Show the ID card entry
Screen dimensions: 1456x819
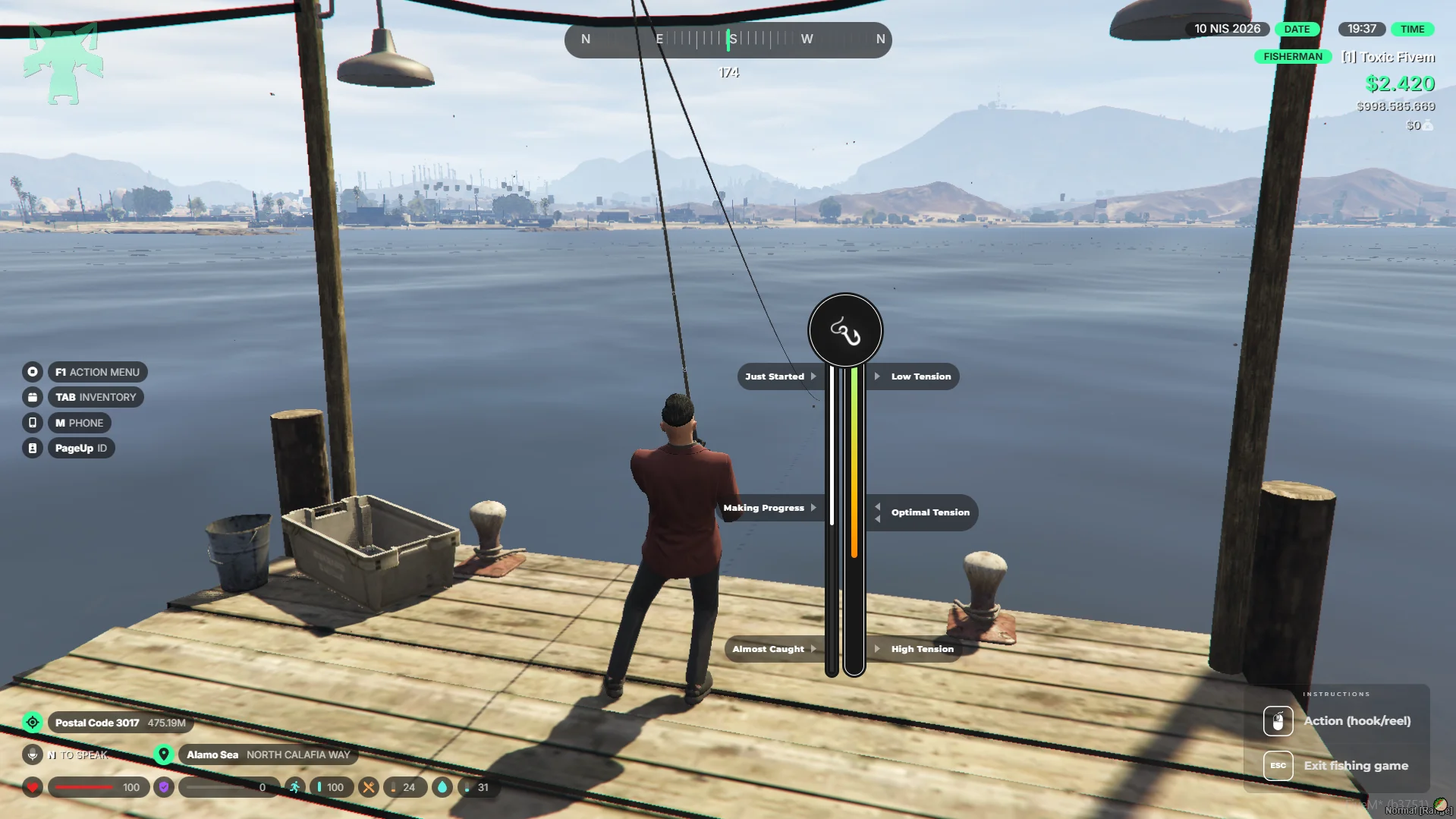pyautogui.click(x=80, y=448)
